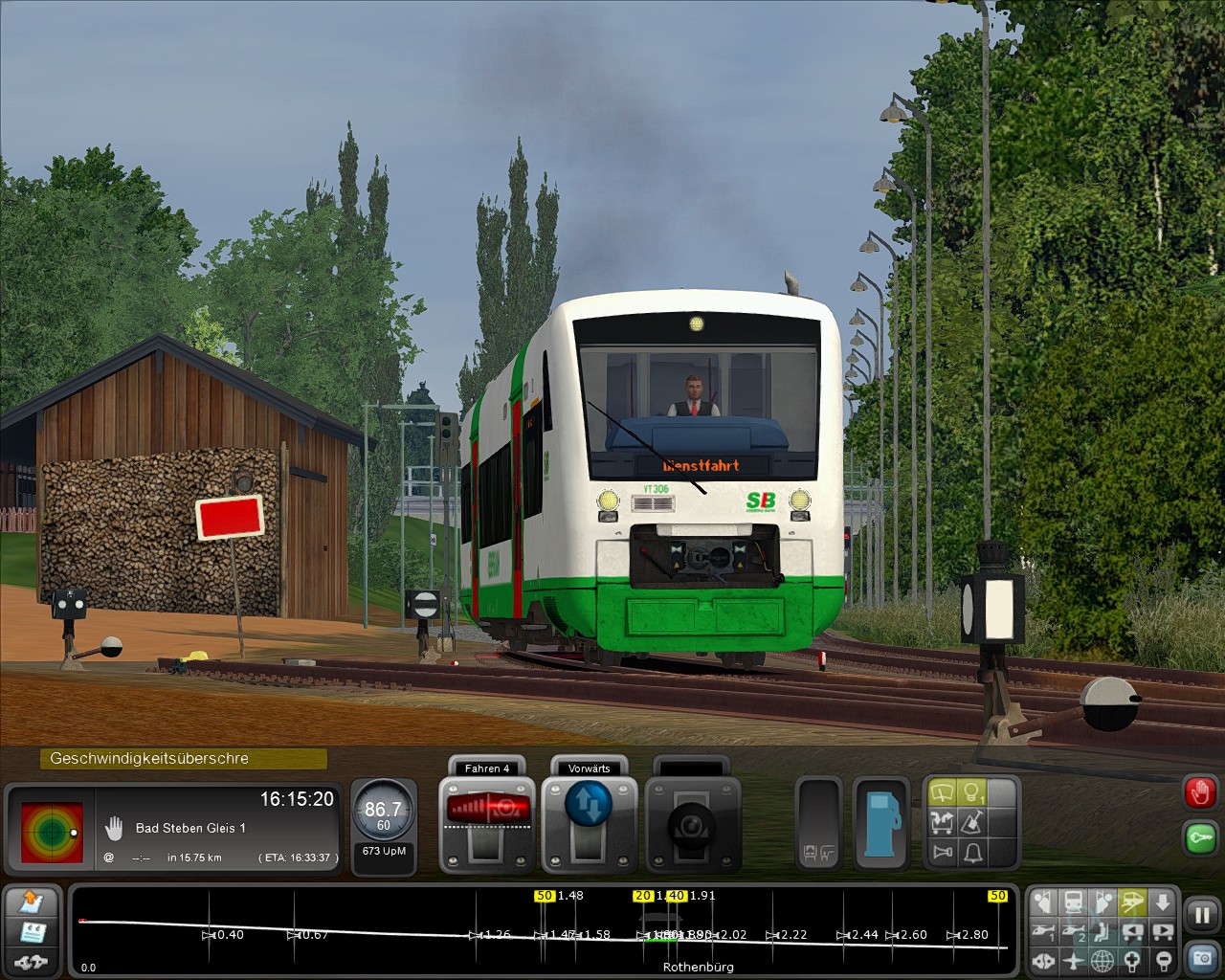Click the green key button
The image size is (1225, 980).
[x=1200, y=837]
